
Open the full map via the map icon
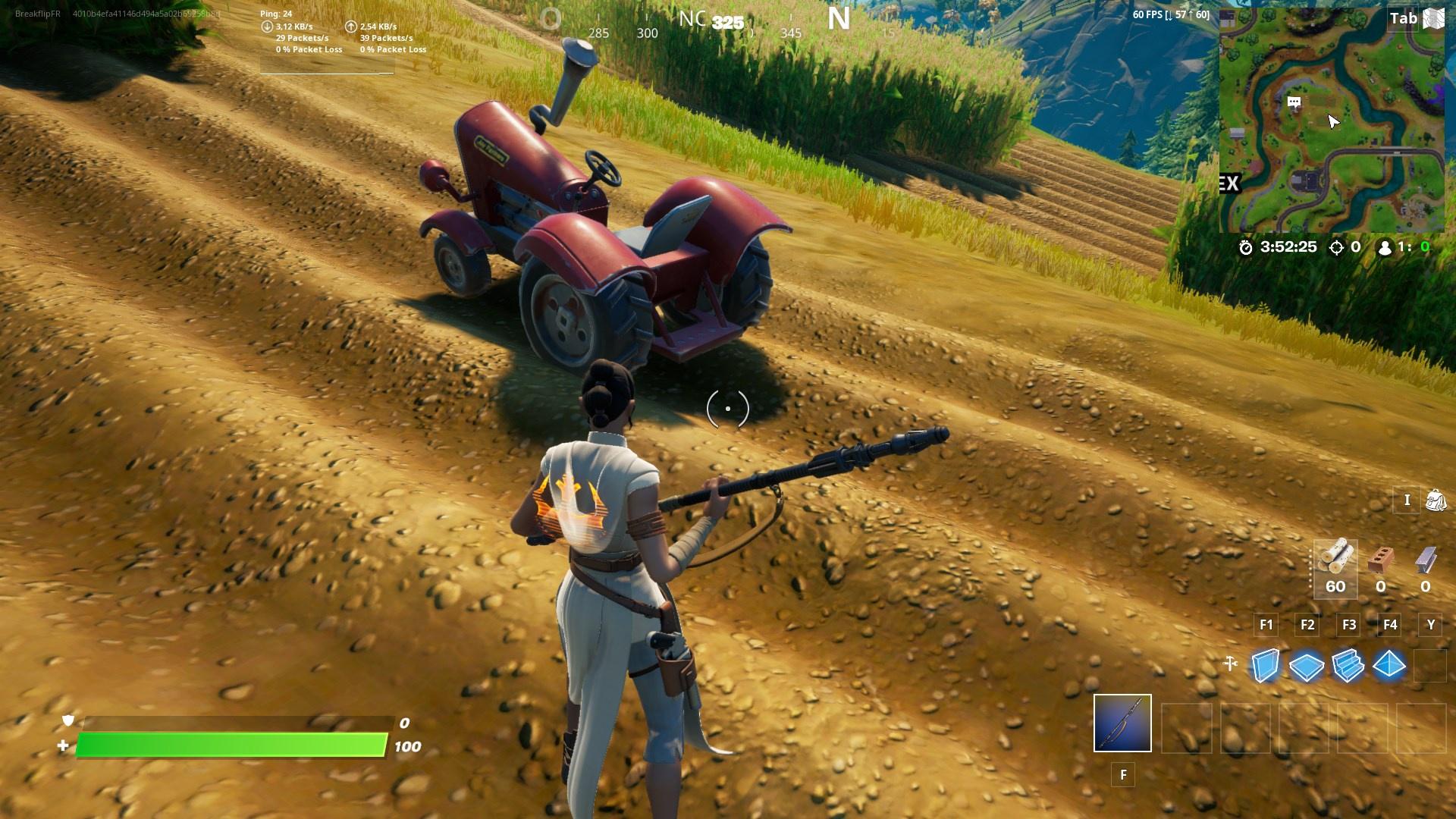point(1435,19)
